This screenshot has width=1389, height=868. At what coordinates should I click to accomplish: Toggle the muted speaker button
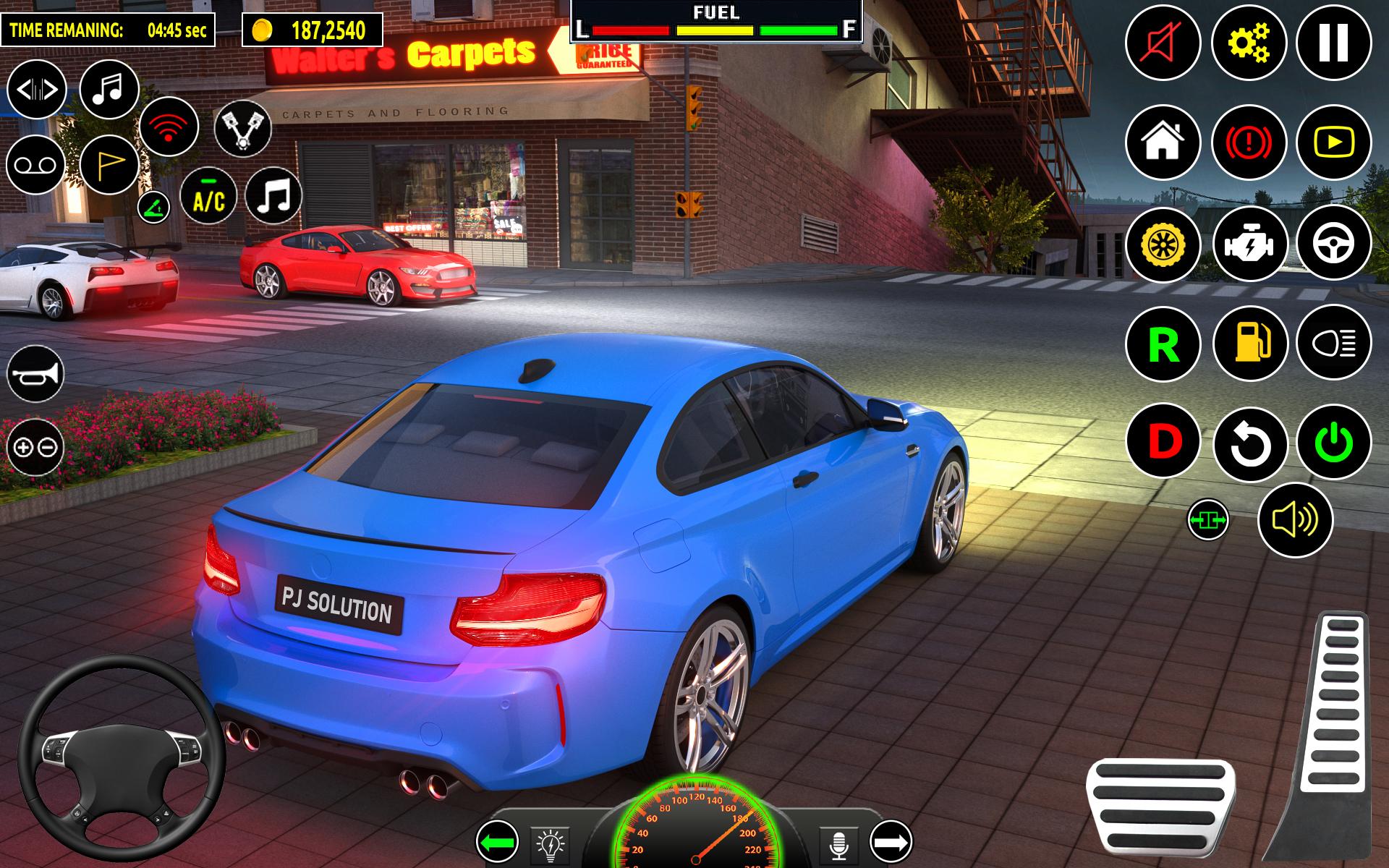[1163, 42]
